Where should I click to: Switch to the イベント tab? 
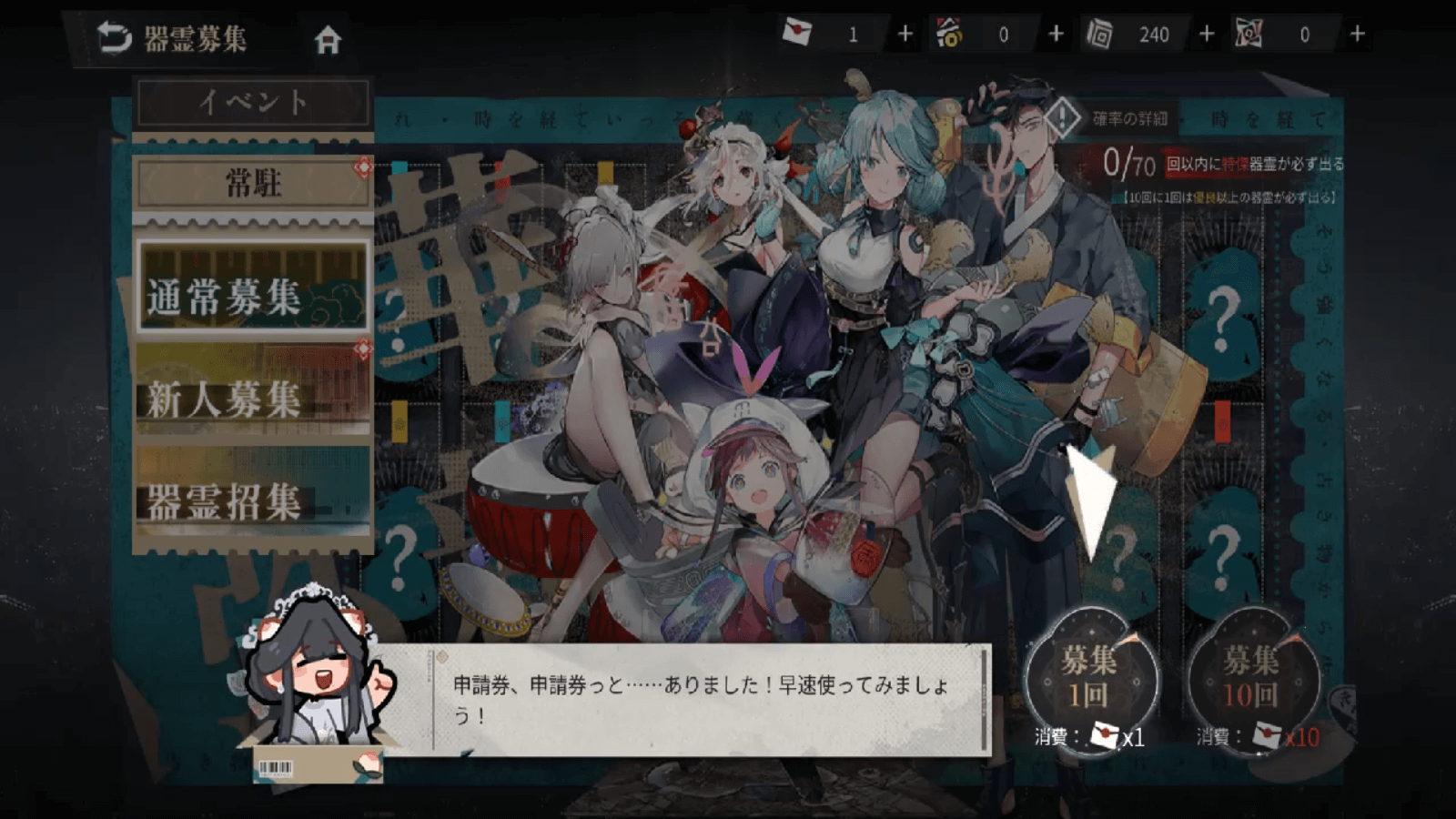point(252,102)
